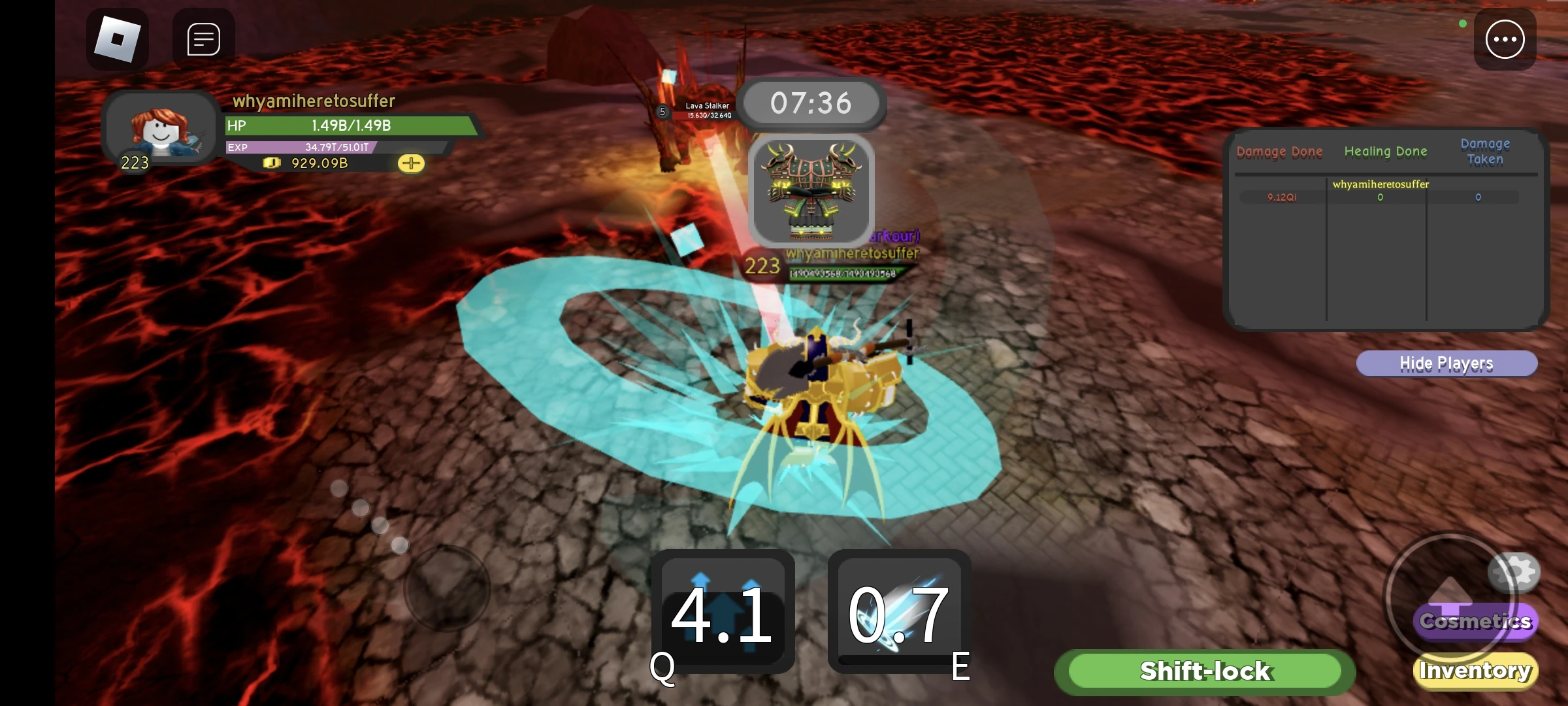The image size is (1568, 706).
Task: Open the settings gear
Action: pyautogui.click(x=1514, y=571)
